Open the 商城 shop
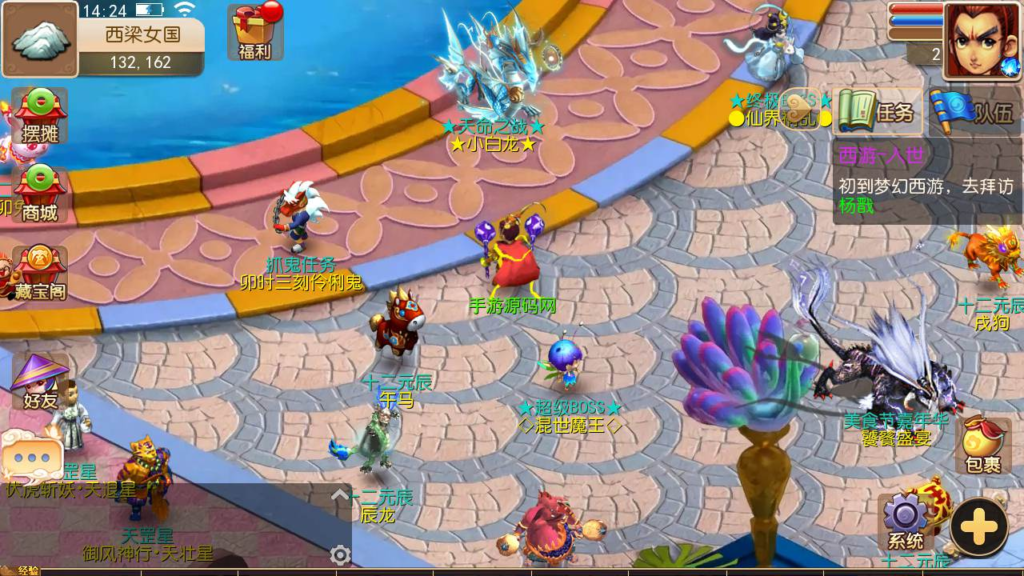Viewport: 1024px width, 576px height. (x=40, y=193)
